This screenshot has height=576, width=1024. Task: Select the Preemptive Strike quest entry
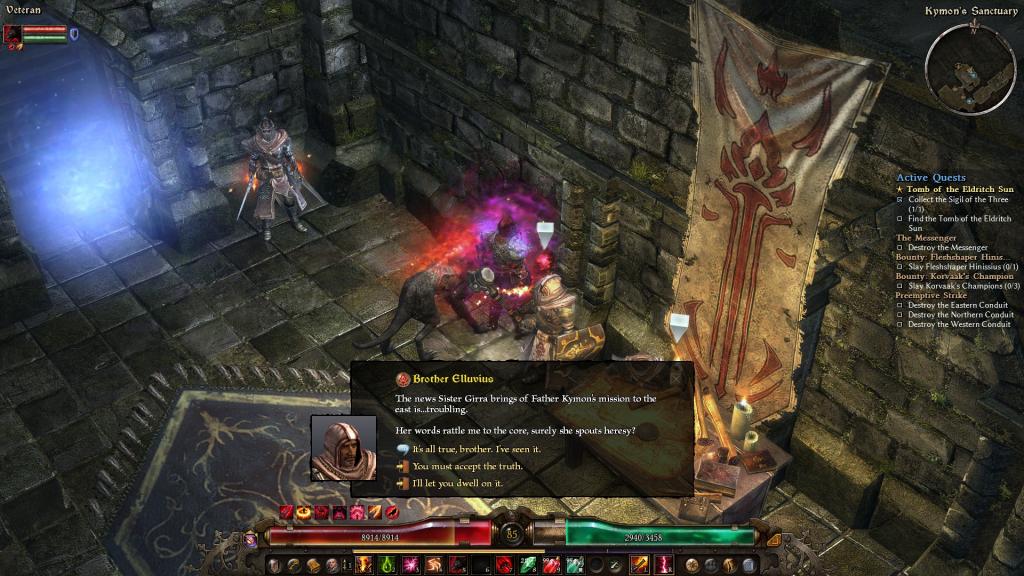[932, 295]
